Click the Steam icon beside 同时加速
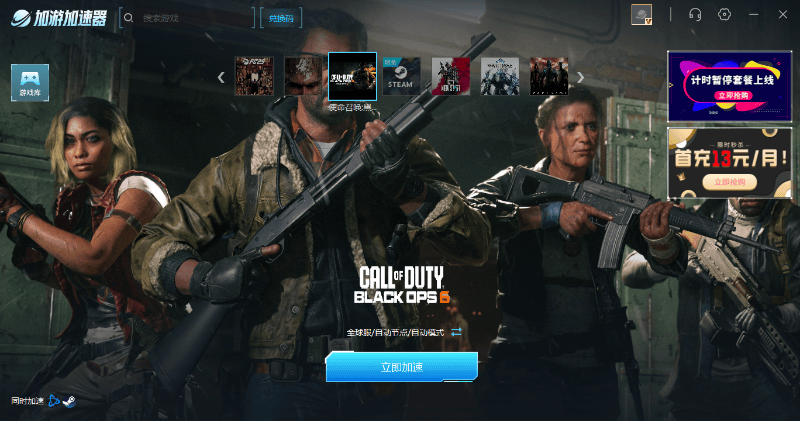This screenshot has height=421, width=800. [x=69, y=401]
